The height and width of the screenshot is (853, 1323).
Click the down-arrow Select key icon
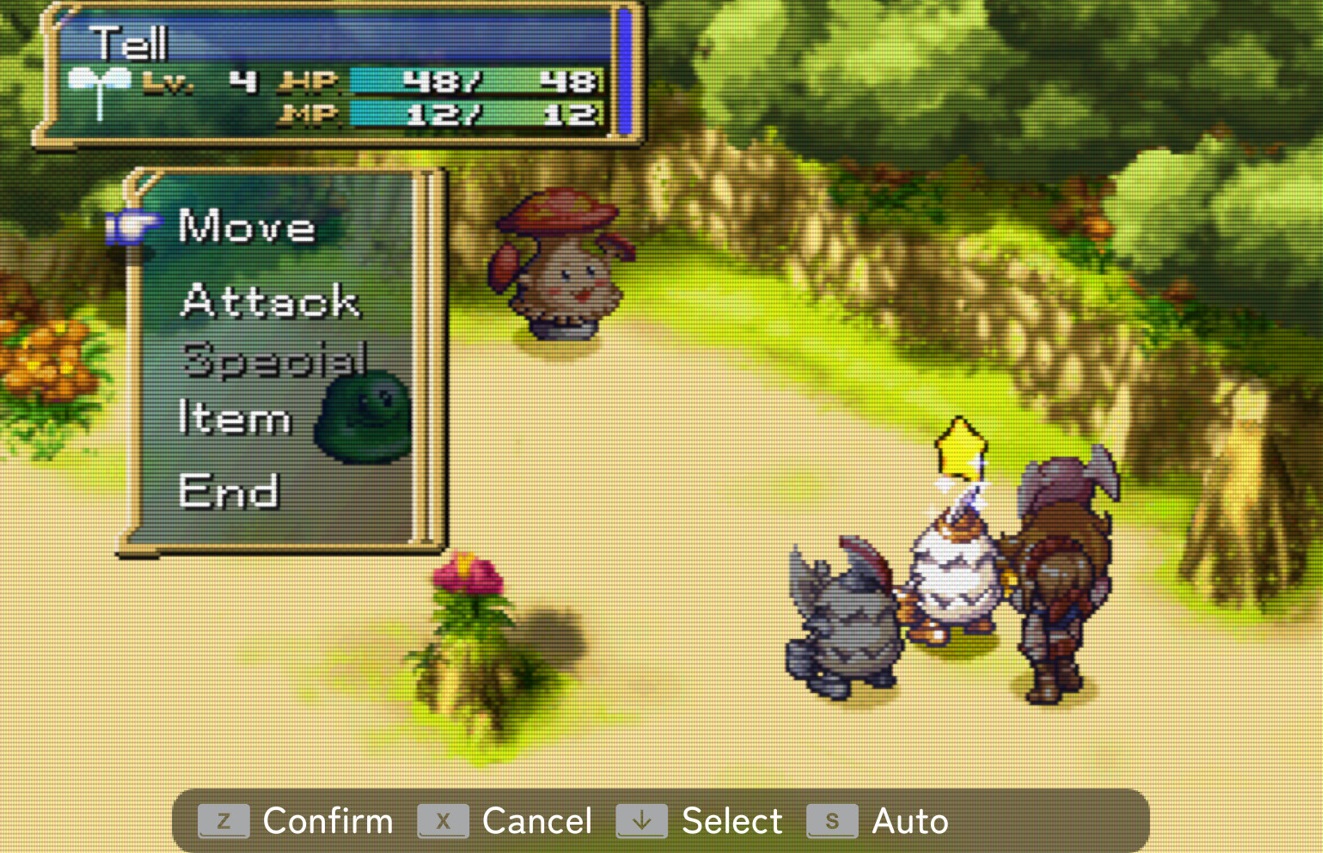(641, 820)
